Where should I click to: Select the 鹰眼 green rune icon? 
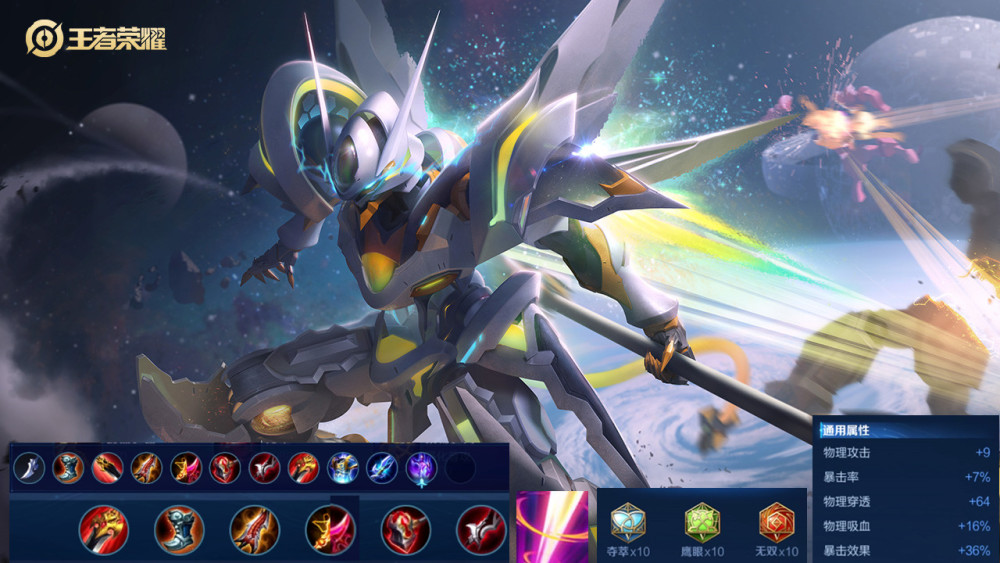702,522
